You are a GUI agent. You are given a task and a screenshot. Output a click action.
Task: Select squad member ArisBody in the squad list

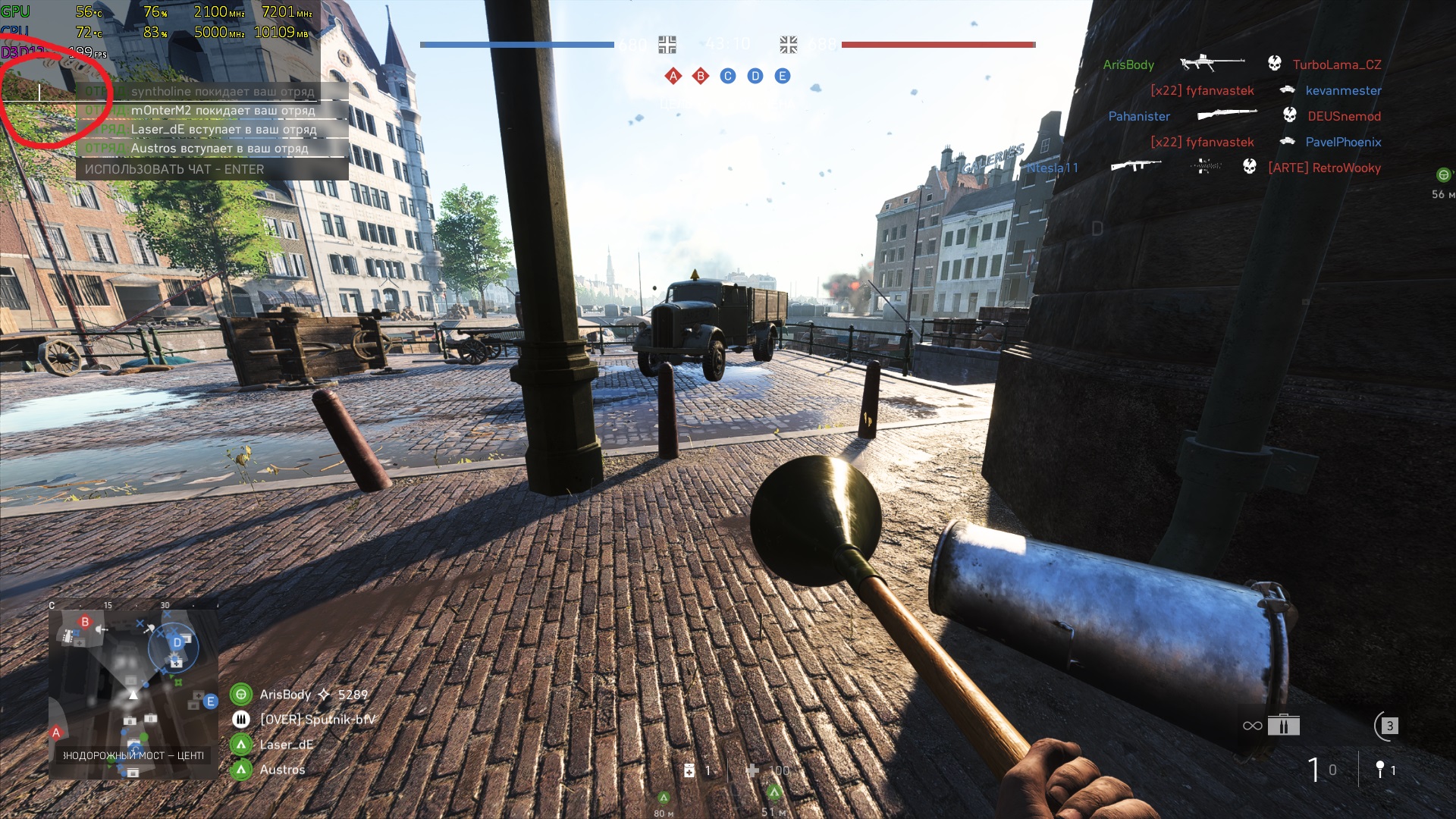[x=285, y=695]
